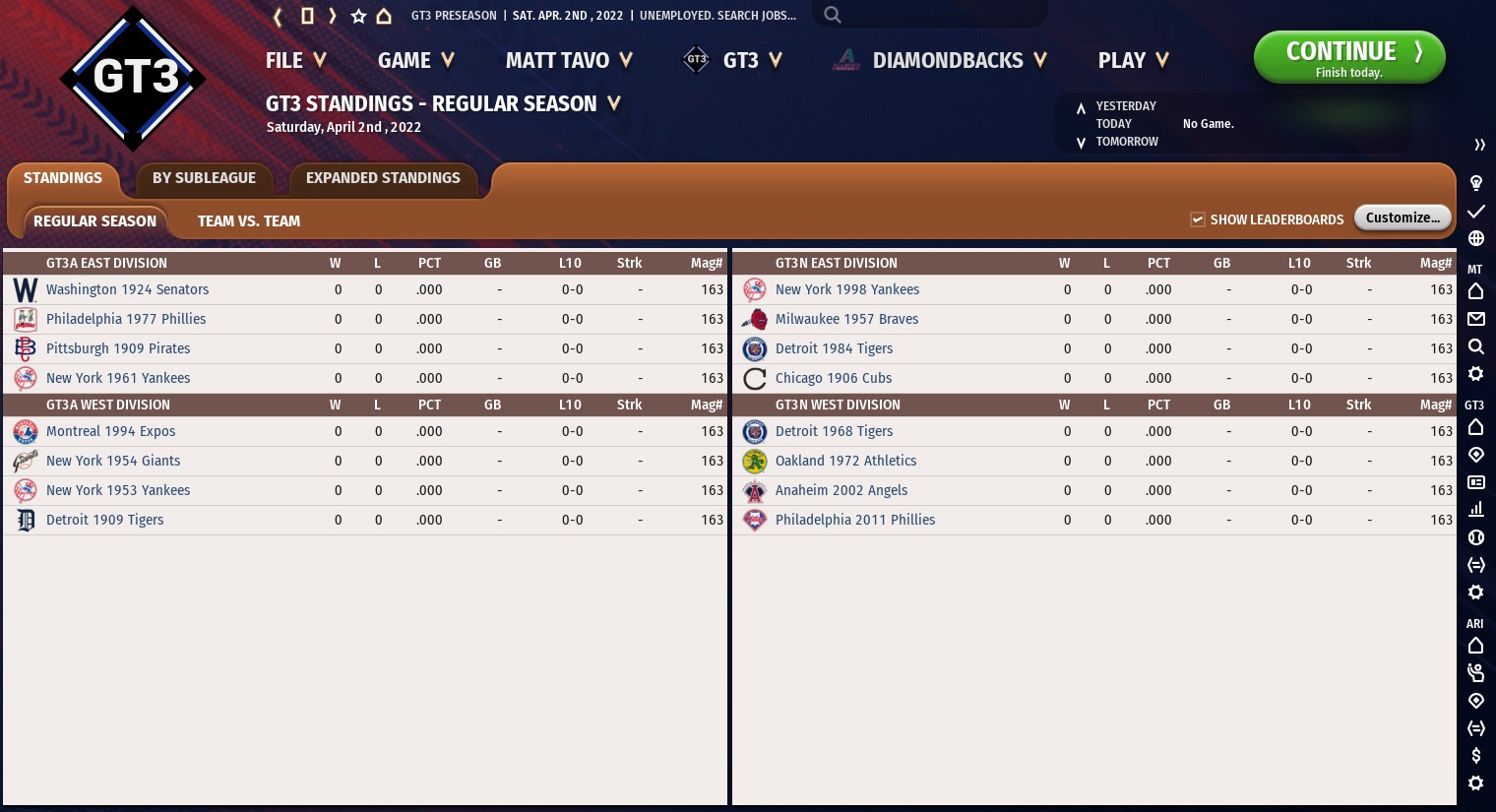Toggle the Show Leaderboards checkbox

point(1198,219)
